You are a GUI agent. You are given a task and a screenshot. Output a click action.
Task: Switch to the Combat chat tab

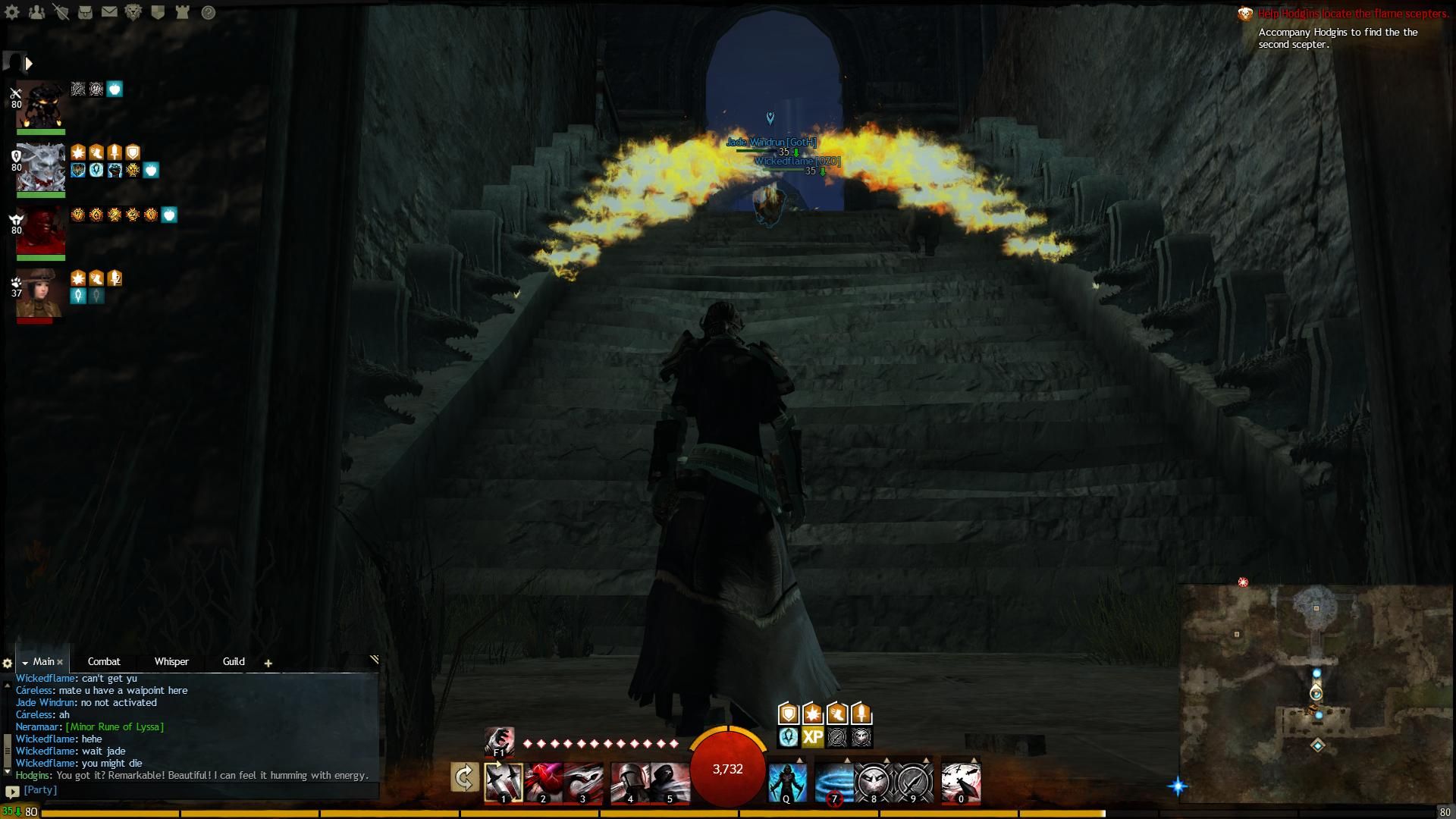pos(104,661)
